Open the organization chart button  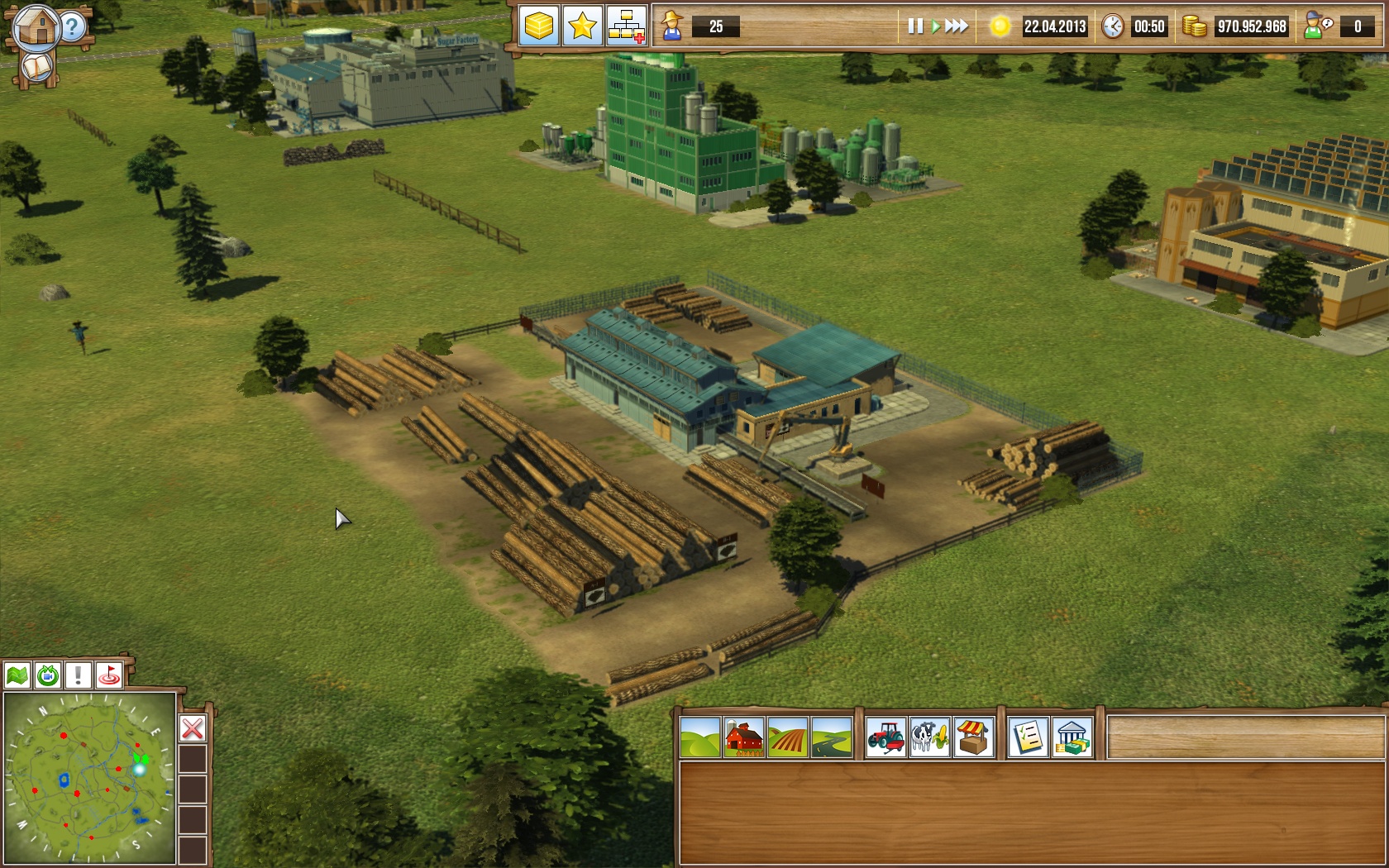[626, 26]
